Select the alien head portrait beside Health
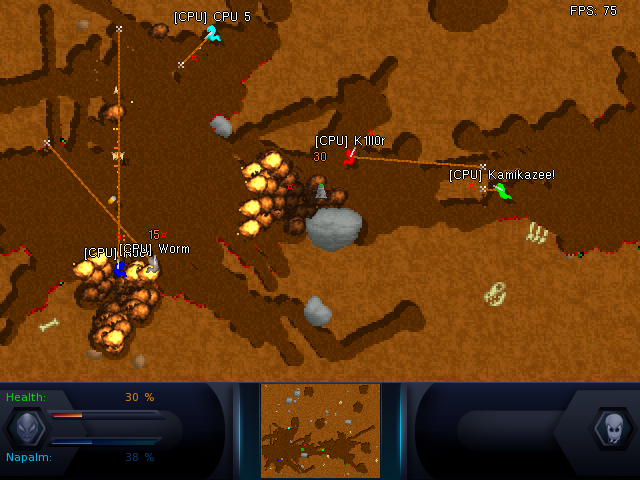The height and width of the screenshot is (480, 640). pyautogui.click(x=26, y=428)
